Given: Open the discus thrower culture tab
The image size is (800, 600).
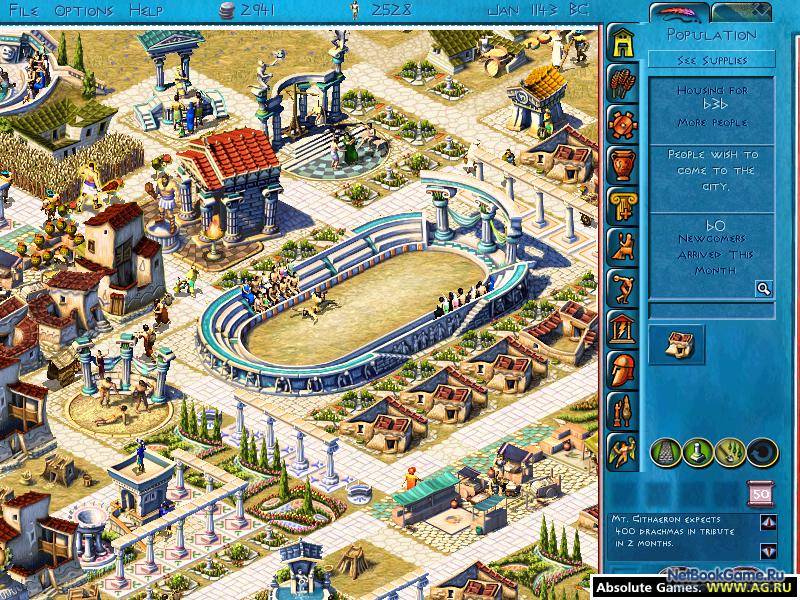Looking at the screenshot, I should (x=623, y=286).
